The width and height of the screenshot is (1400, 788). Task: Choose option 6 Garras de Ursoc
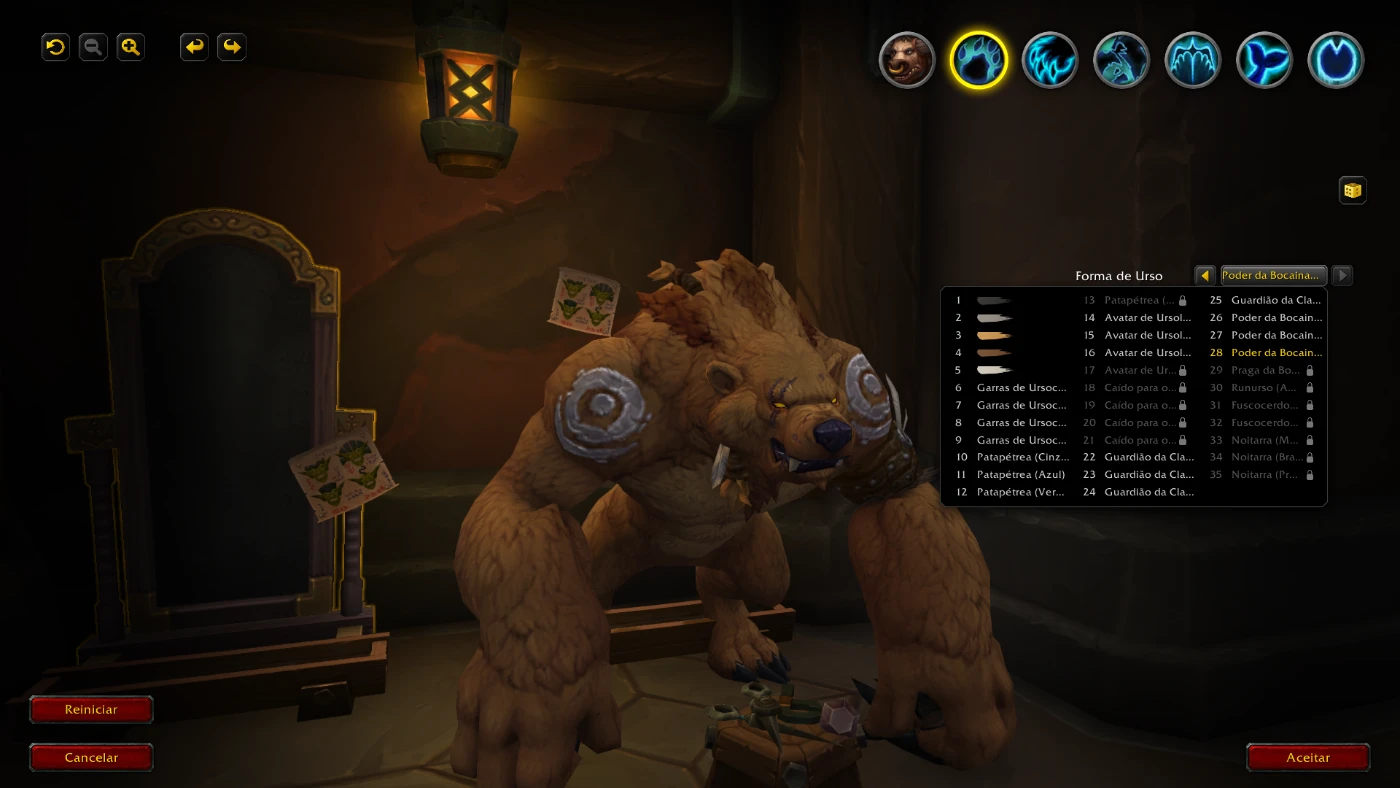[1020, 388]
